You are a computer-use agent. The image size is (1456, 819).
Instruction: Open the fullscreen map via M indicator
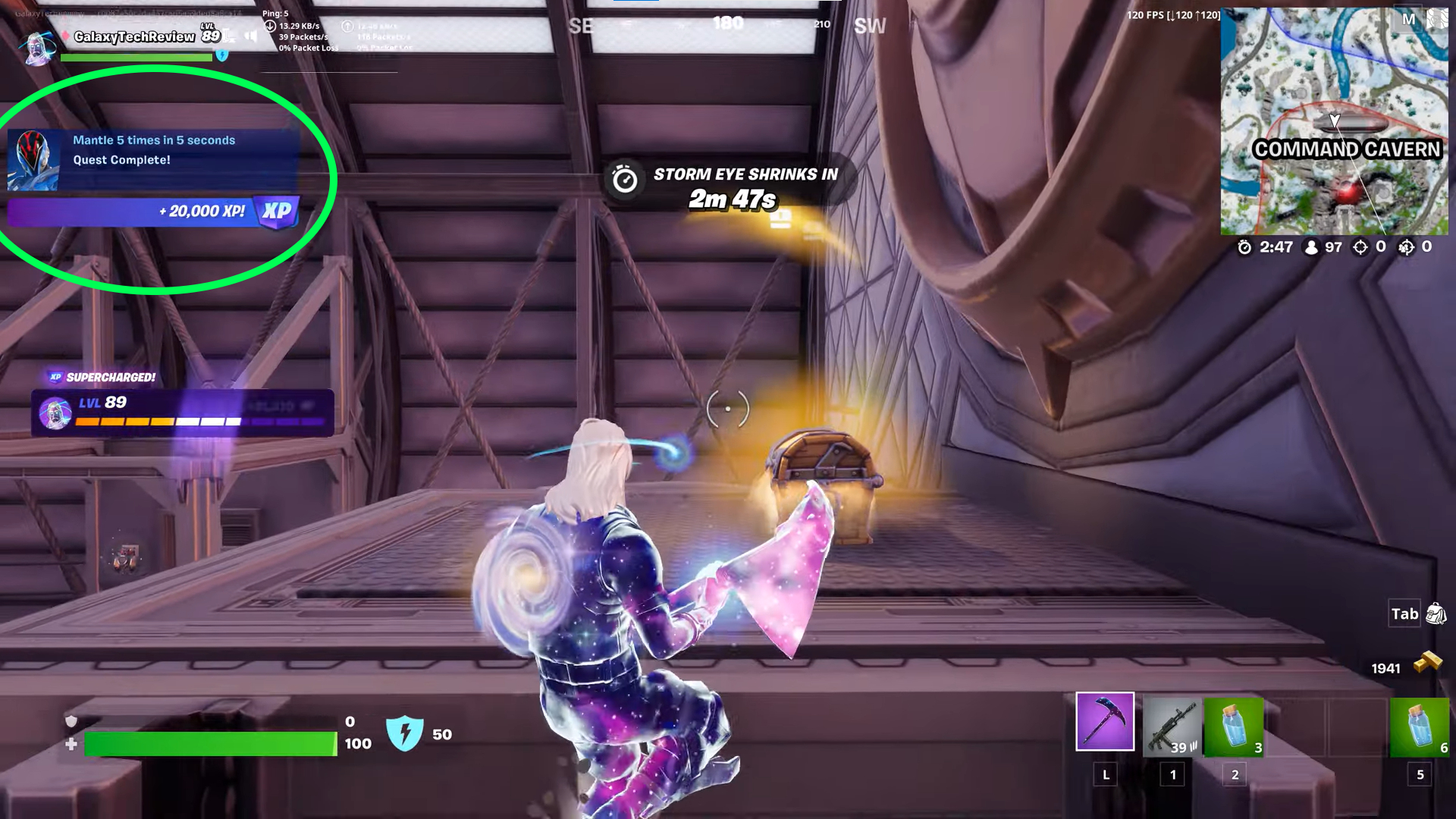[1409, 19]
